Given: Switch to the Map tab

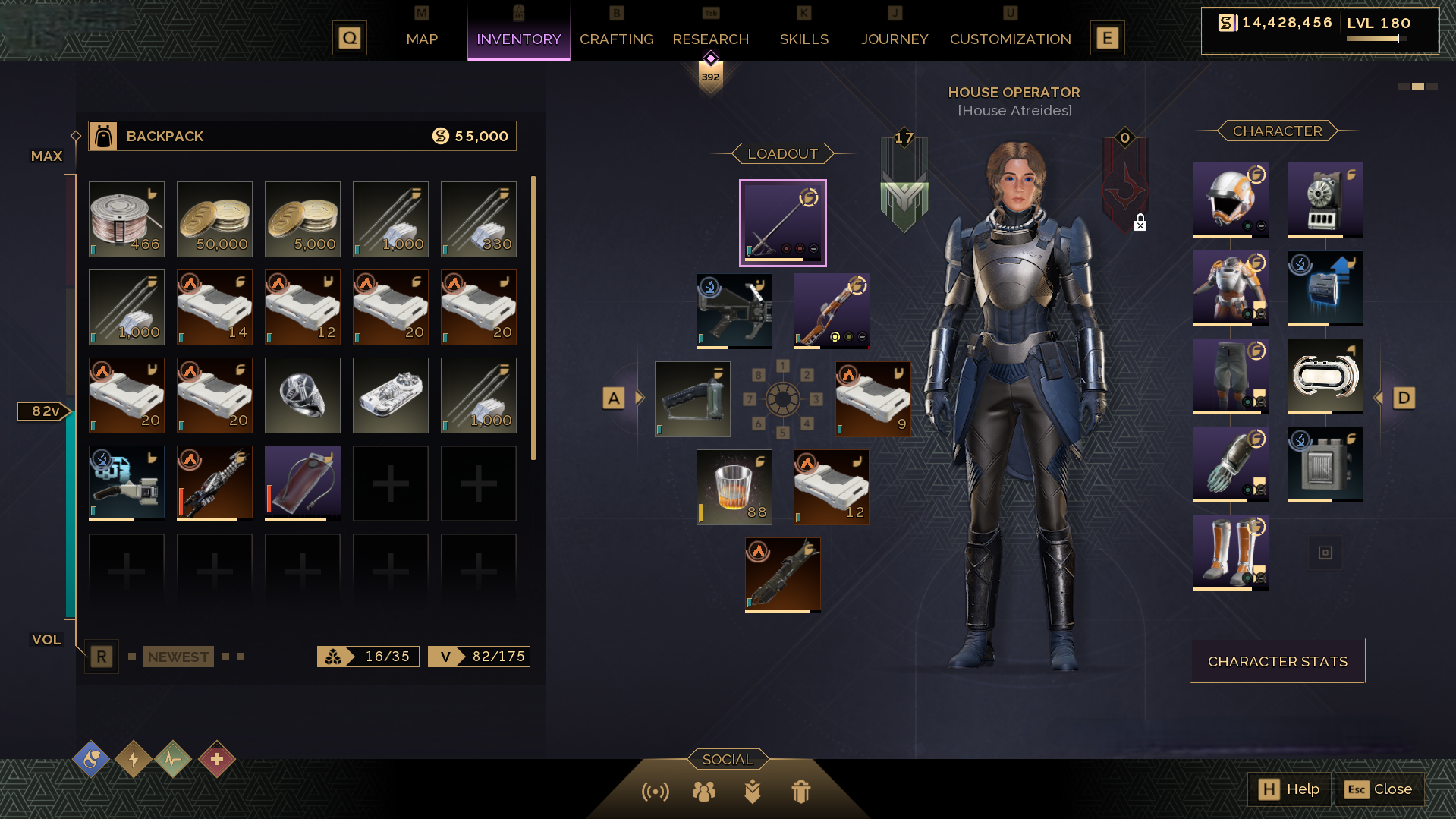Looking at the screenshot, I should pyautogui.click(x=422, y=39).
